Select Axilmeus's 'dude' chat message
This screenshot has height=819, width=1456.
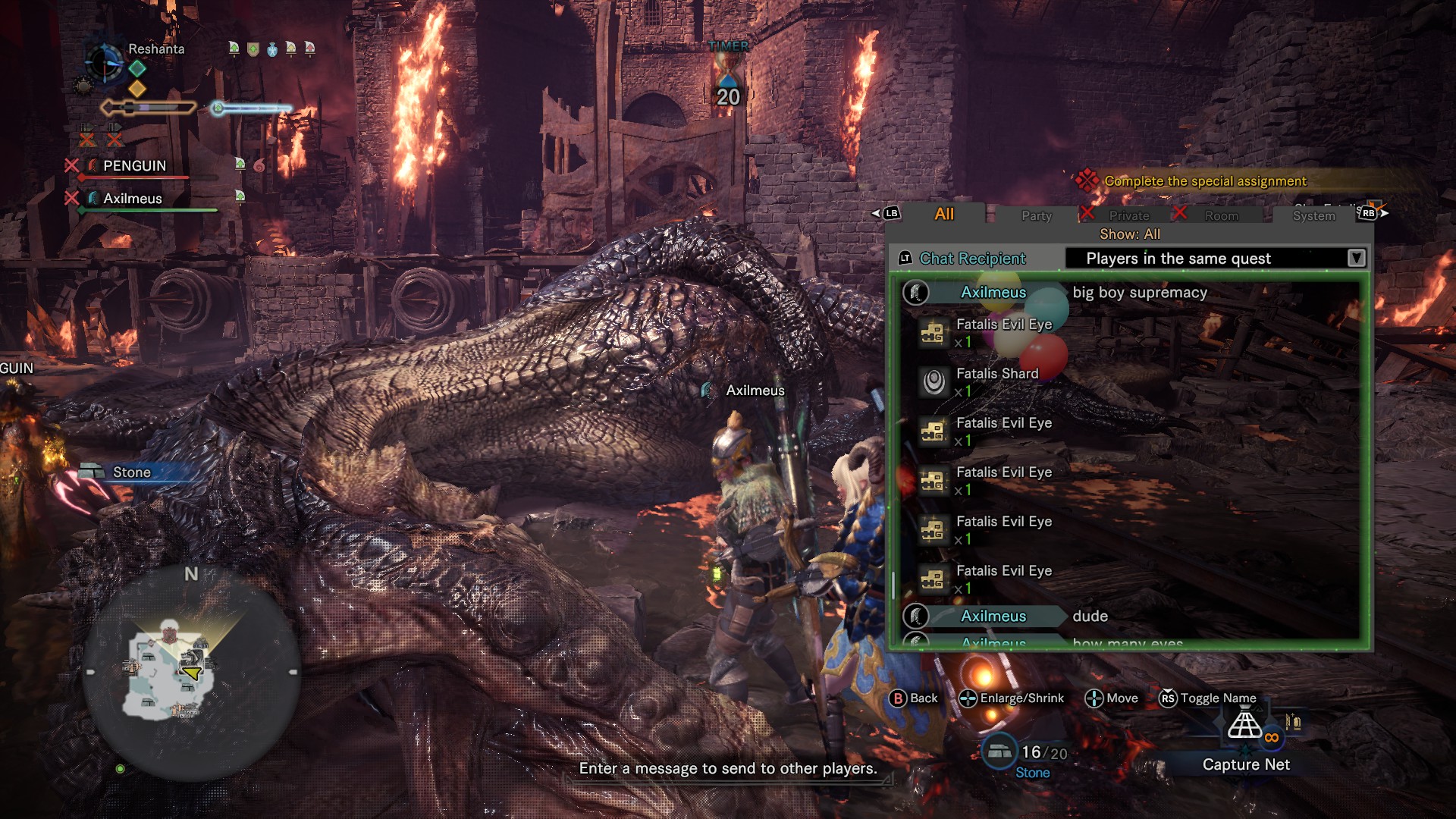[1090, 617]
